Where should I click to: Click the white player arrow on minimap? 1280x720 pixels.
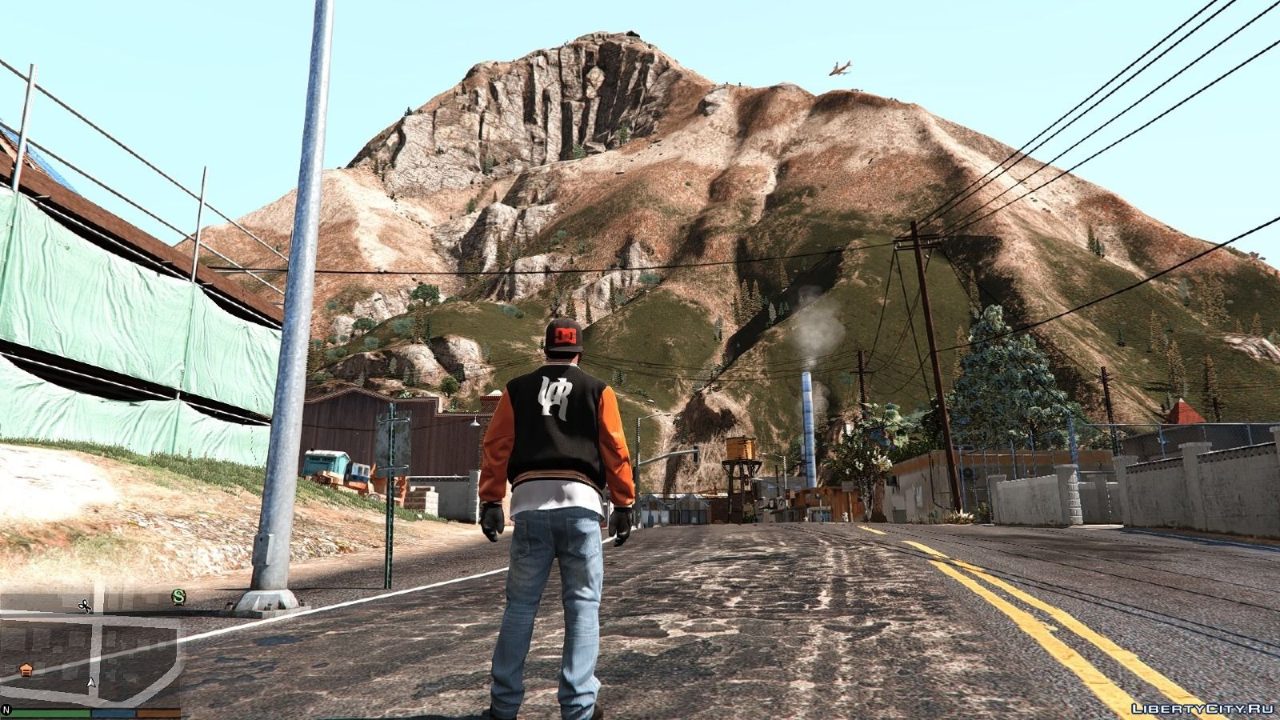point(91,683)
